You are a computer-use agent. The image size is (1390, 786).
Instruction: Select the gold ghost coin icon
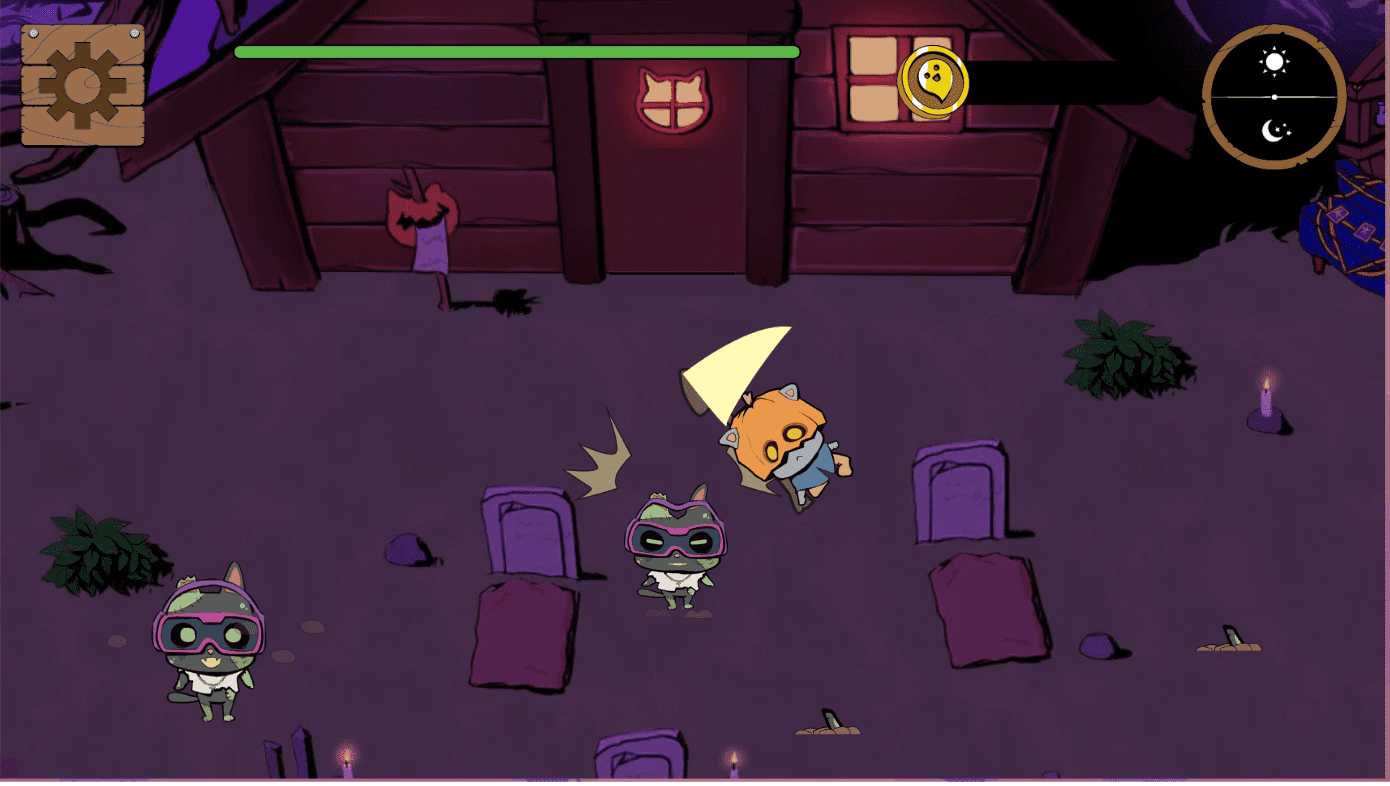pos(934,79)
